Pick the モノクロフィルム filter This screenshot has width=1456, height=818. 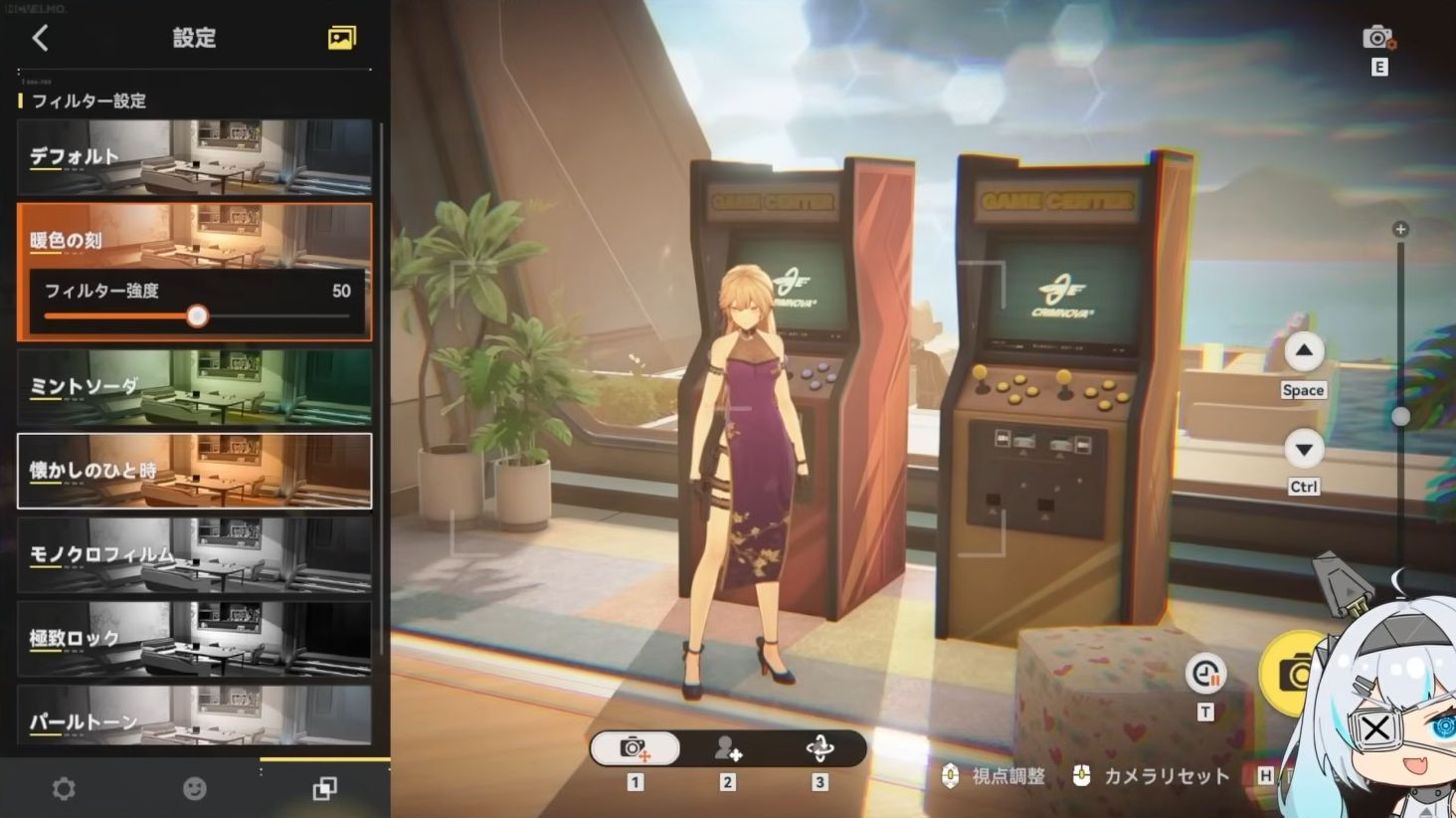(194, 554)
